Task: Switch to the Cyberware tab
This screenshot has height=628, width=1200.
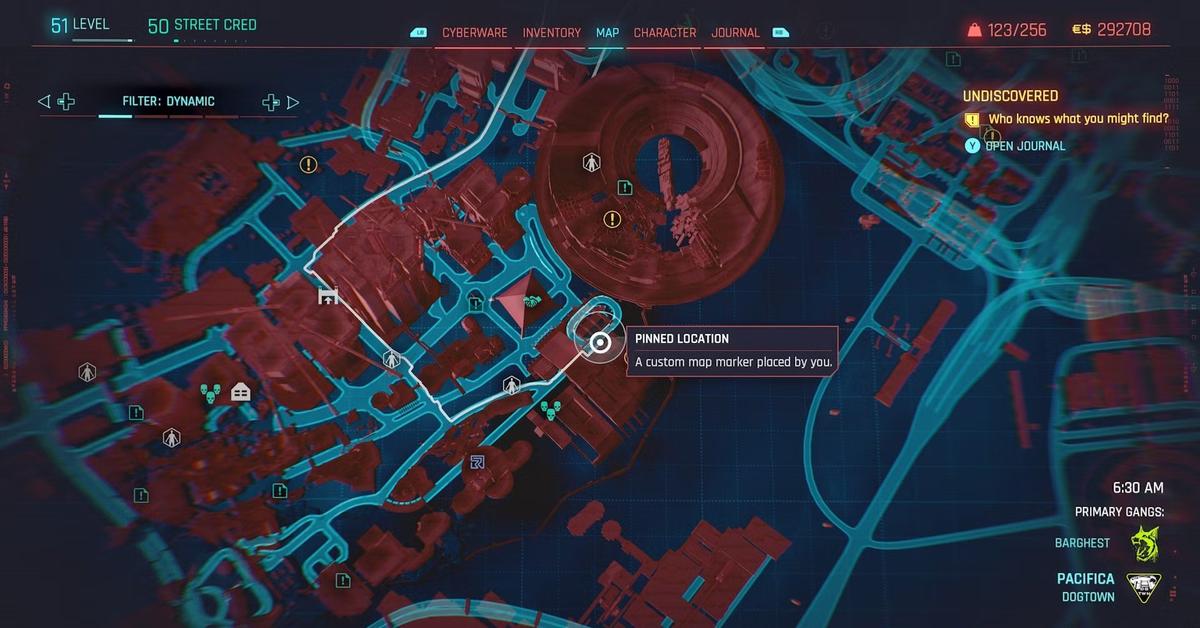Action: [475, 32]
